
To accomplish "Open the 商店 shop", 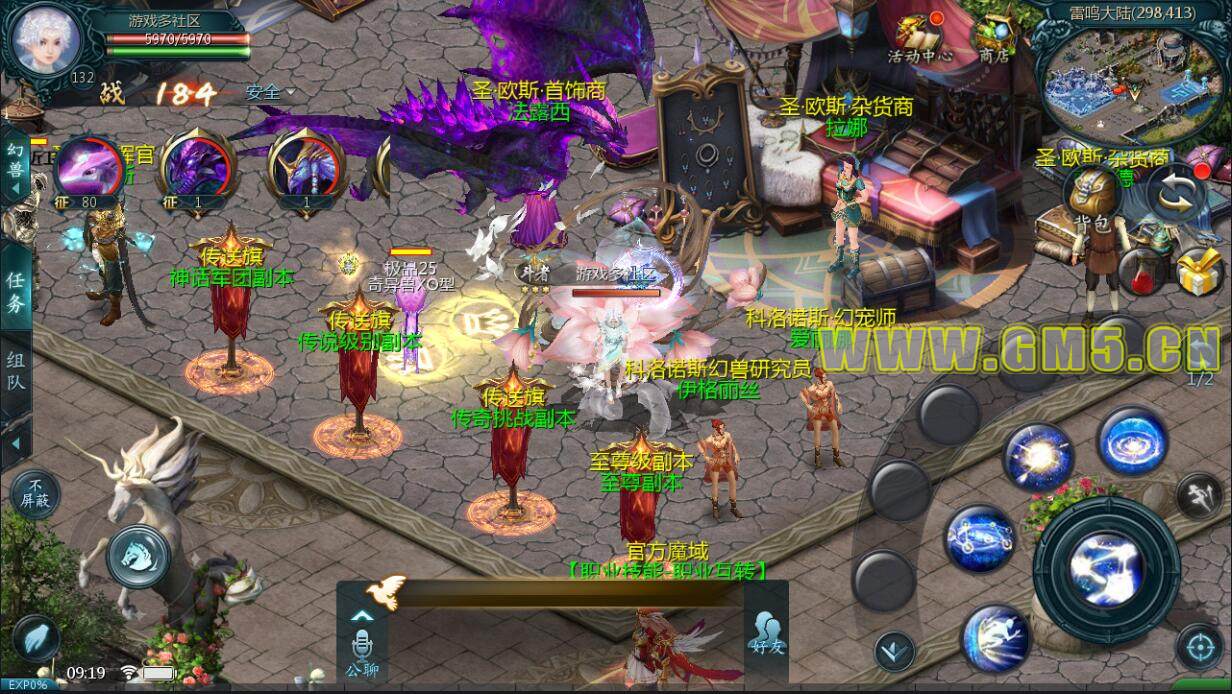I will click(x=994, y=38).
